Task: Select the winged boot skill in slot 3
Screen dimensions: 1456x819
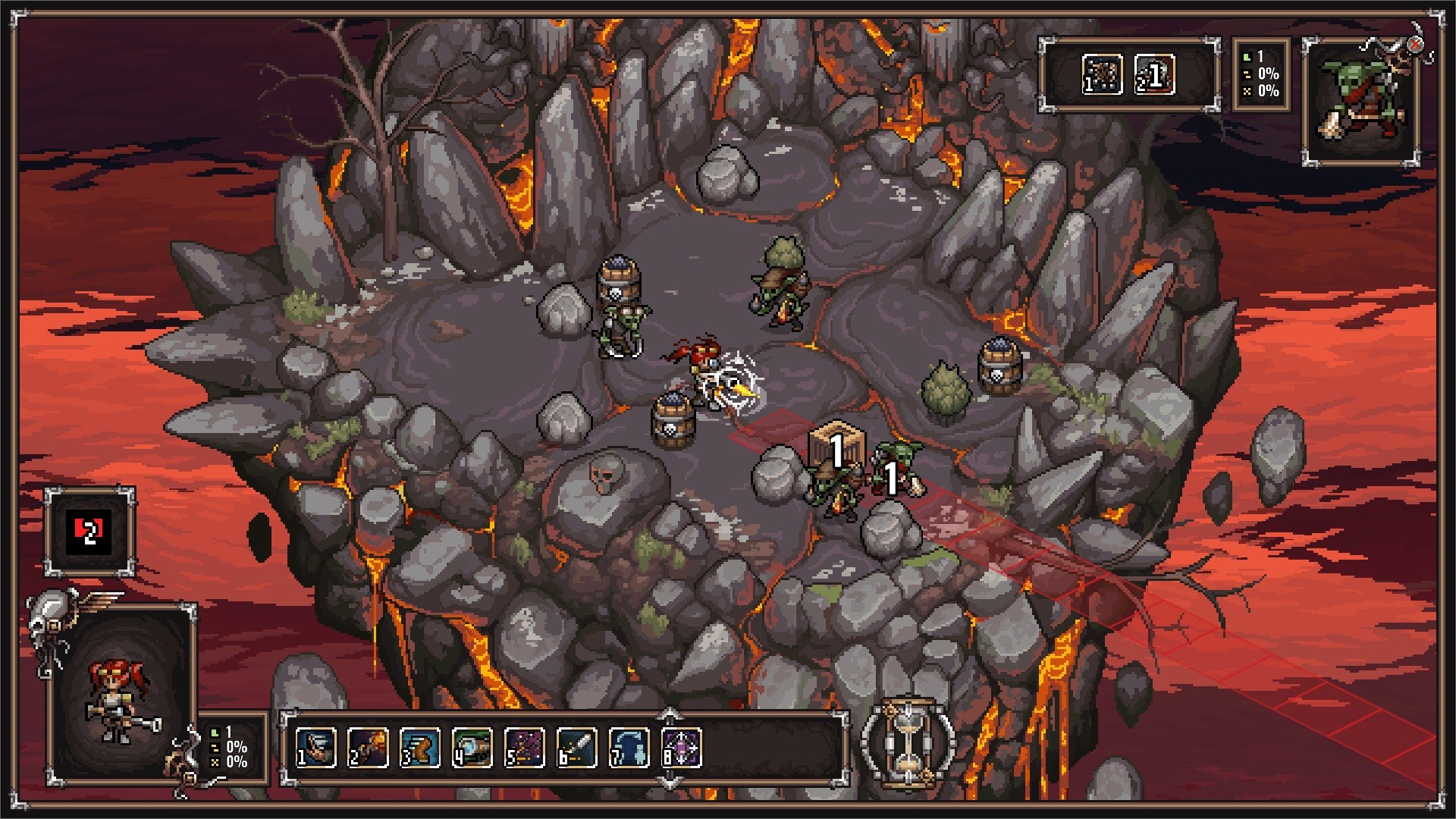Action: tap(420, 748)
